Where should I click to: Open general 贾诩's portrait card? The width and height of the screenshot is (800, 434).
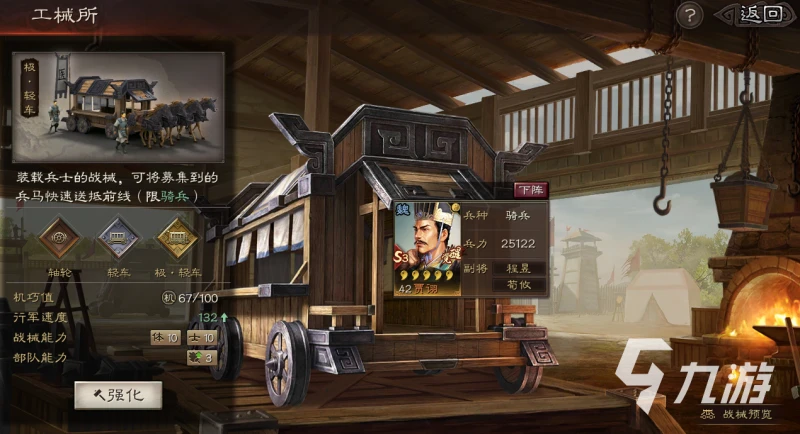coord(428,249)
